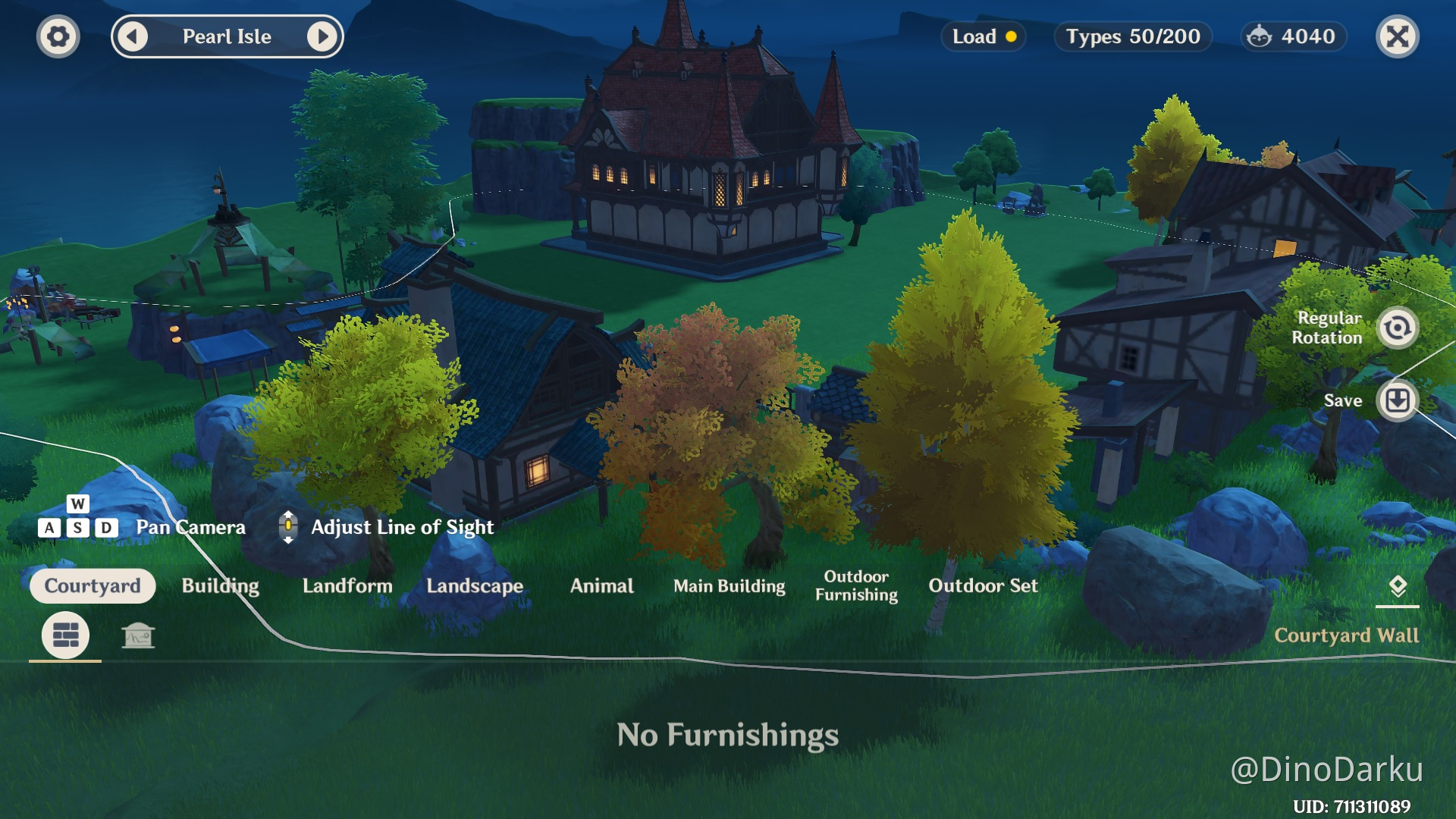1456x819 pixels.
Task: Switch to the next realm layout arrow
Action: (322, 36)
